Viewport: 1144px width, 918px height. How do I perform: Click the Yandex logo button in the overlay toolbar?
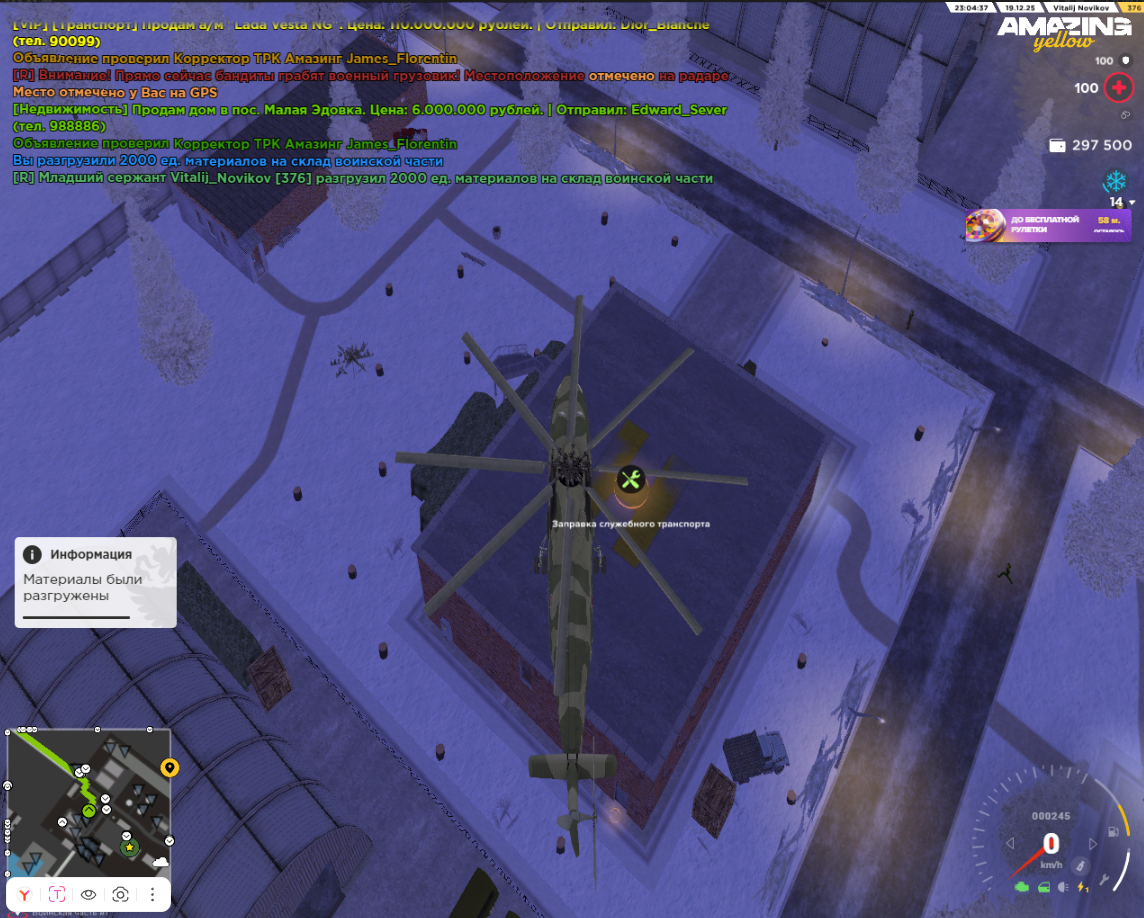(24, 894)
